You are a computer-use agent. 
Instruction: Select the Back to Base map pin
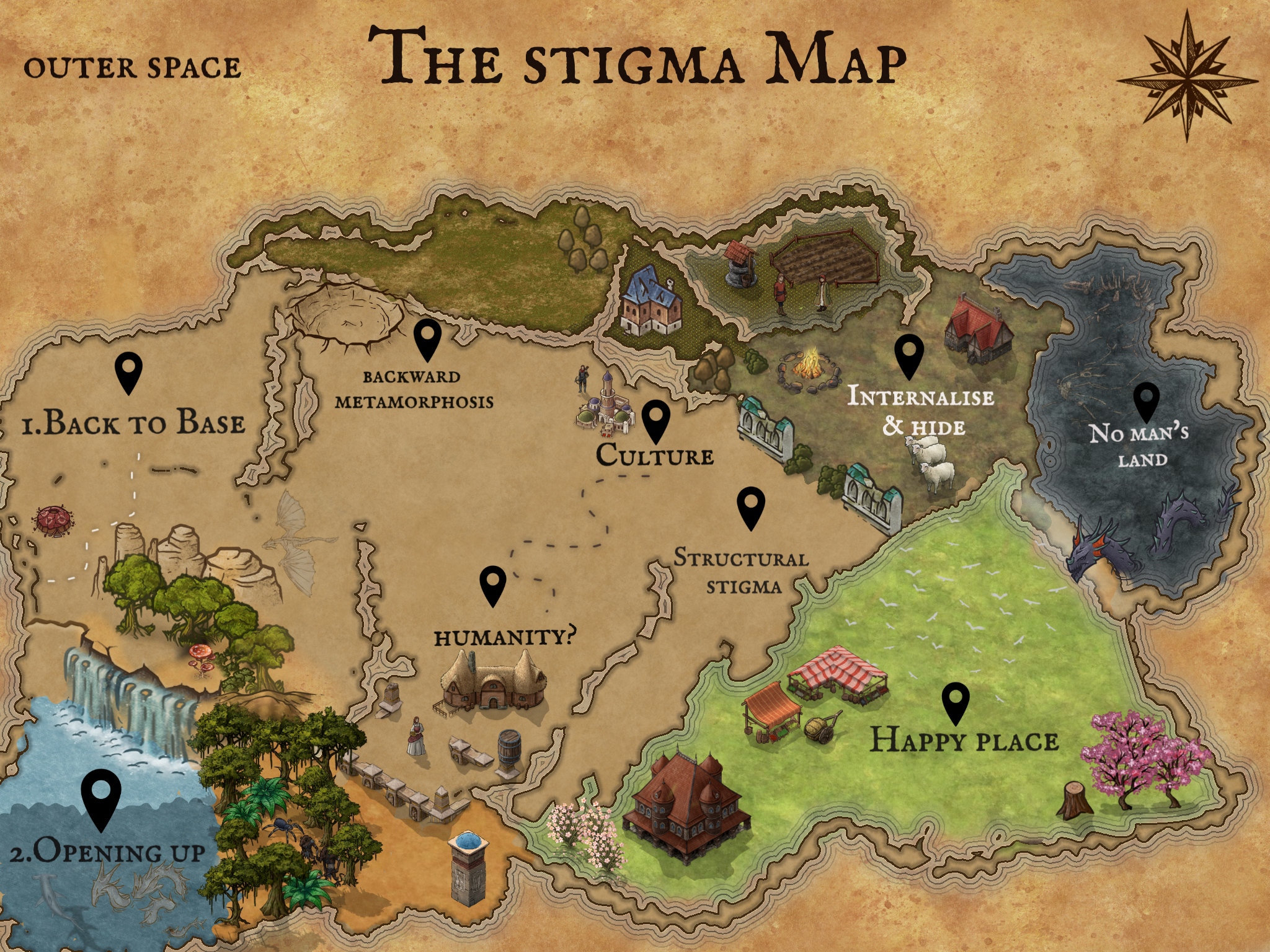coord(129,372)
